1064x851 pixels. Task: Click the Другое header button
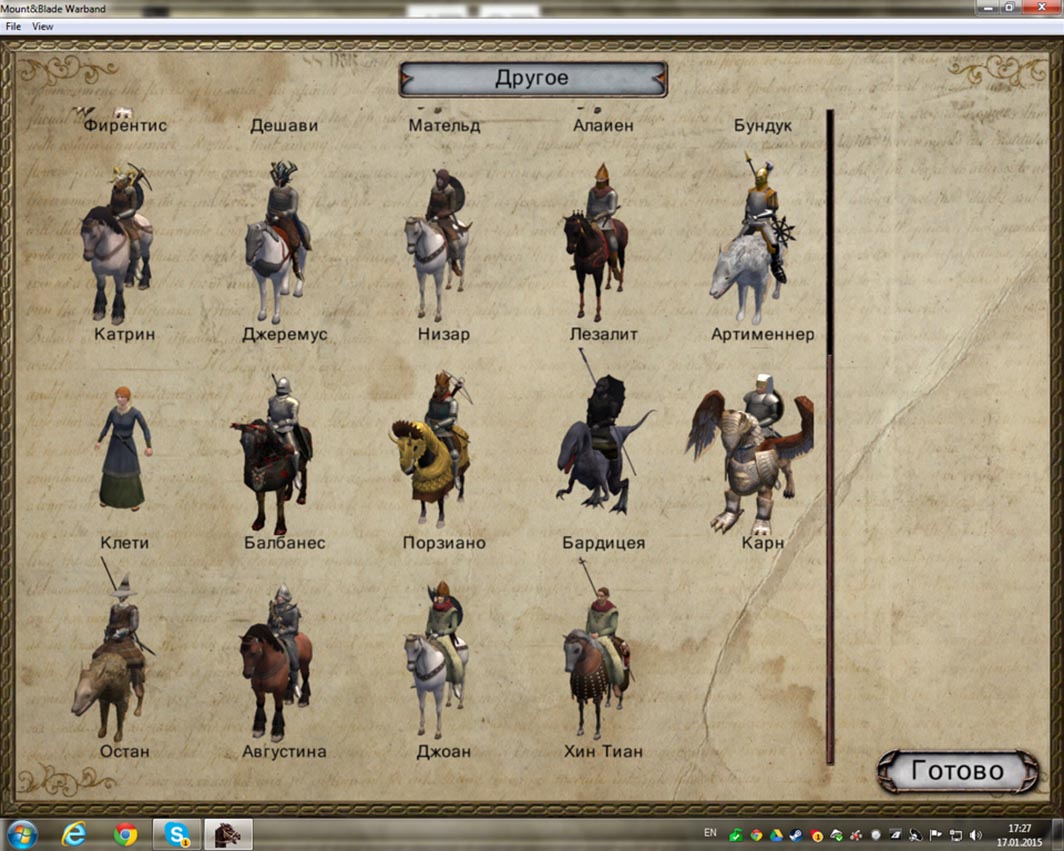[x=532, y=79]
